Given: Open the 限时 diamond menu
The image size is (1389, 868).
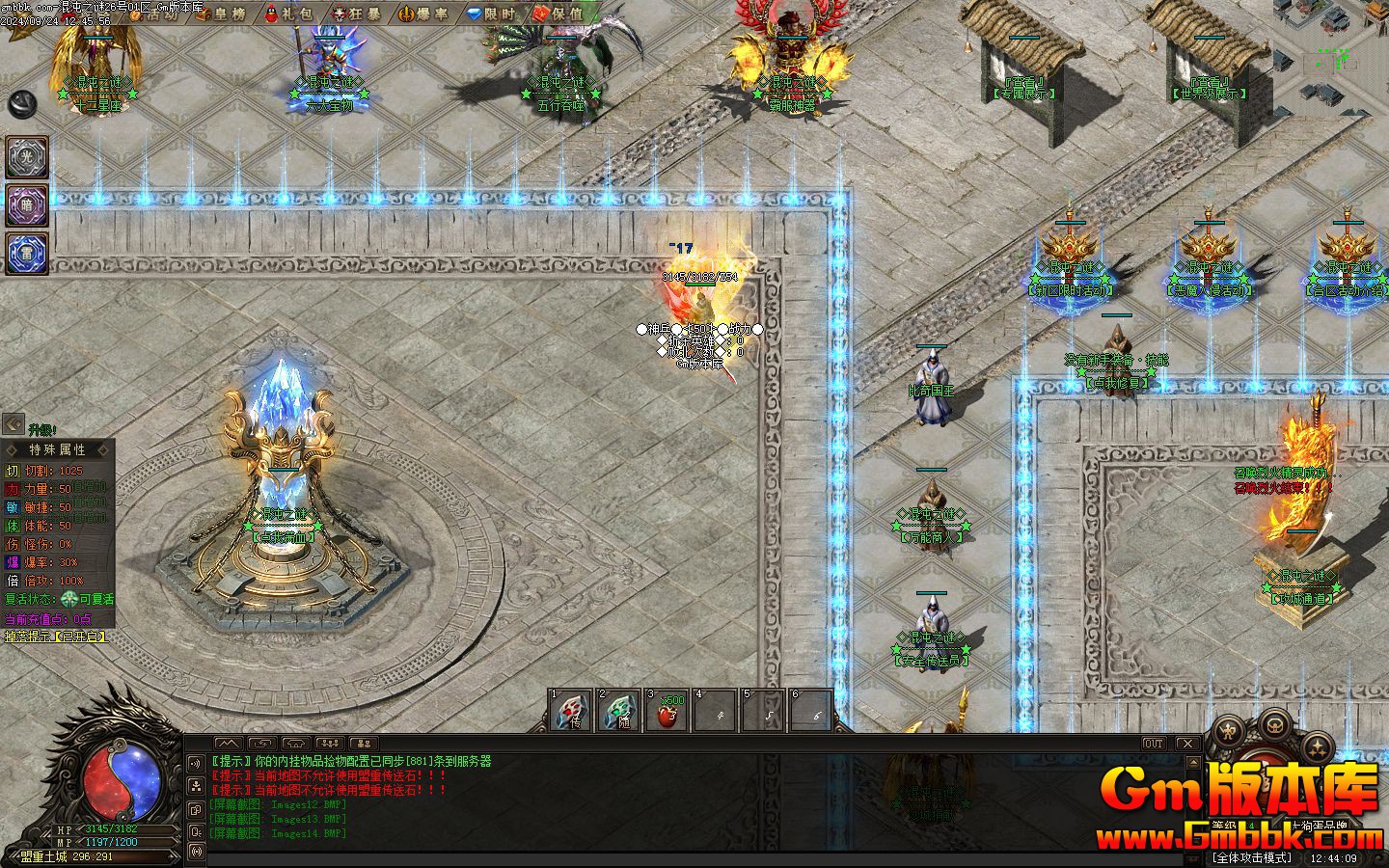Looking at the screenshot, I should click(x=490, y=14).
